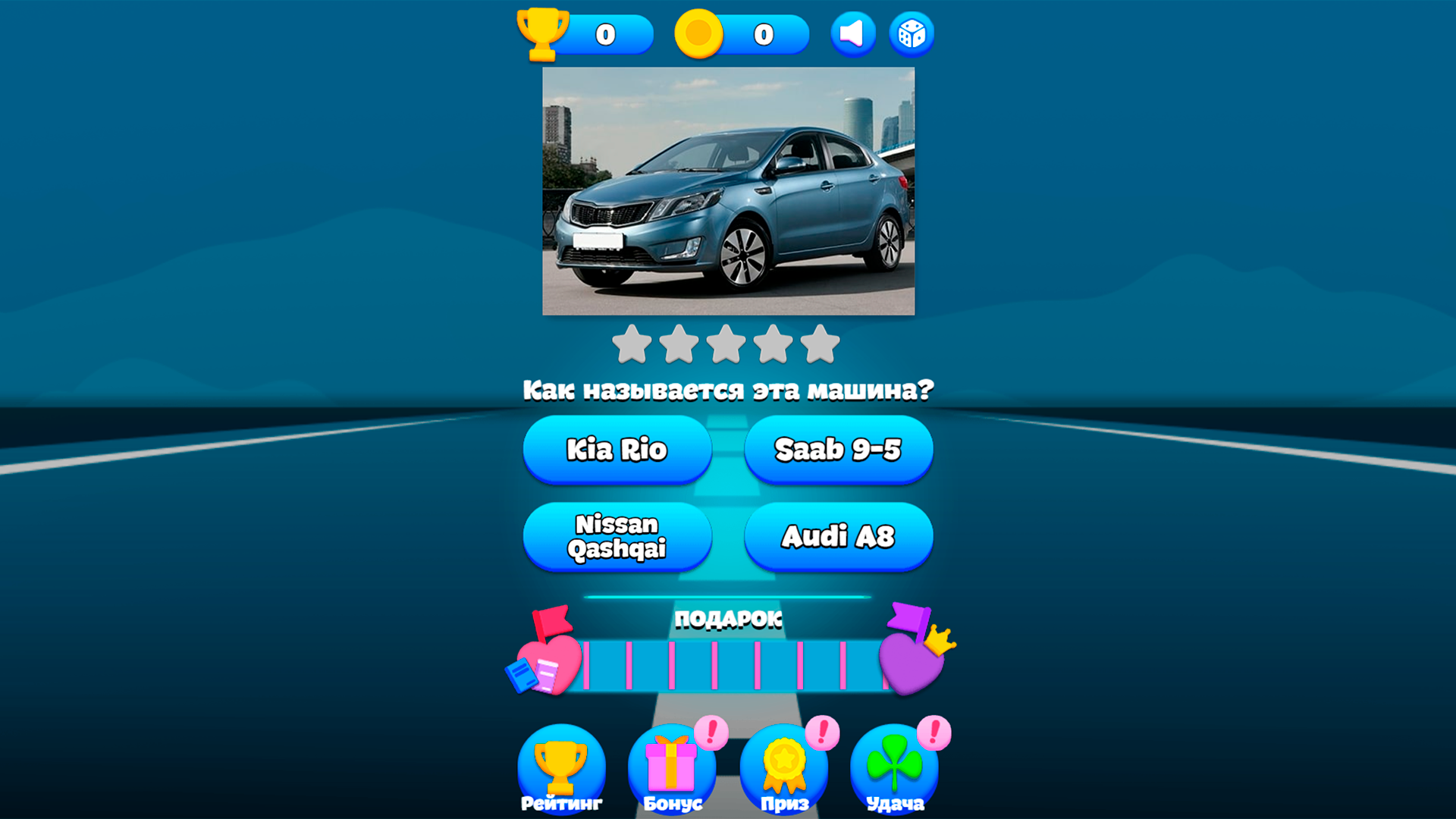Click the gold coin currency icon
This screenshot has width=1456, height=819.
coord(698,33)
